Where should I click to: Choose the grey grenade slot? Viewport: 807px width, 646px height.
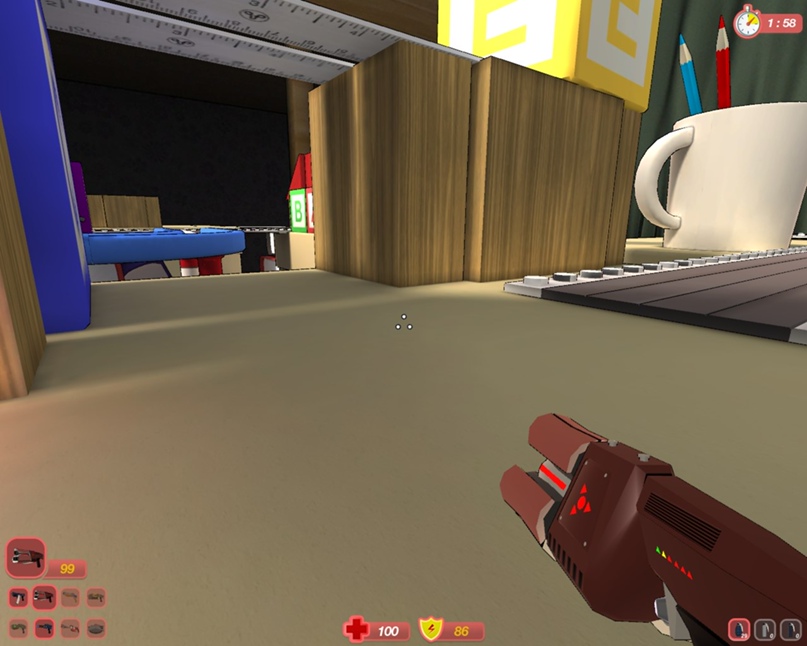765,631
